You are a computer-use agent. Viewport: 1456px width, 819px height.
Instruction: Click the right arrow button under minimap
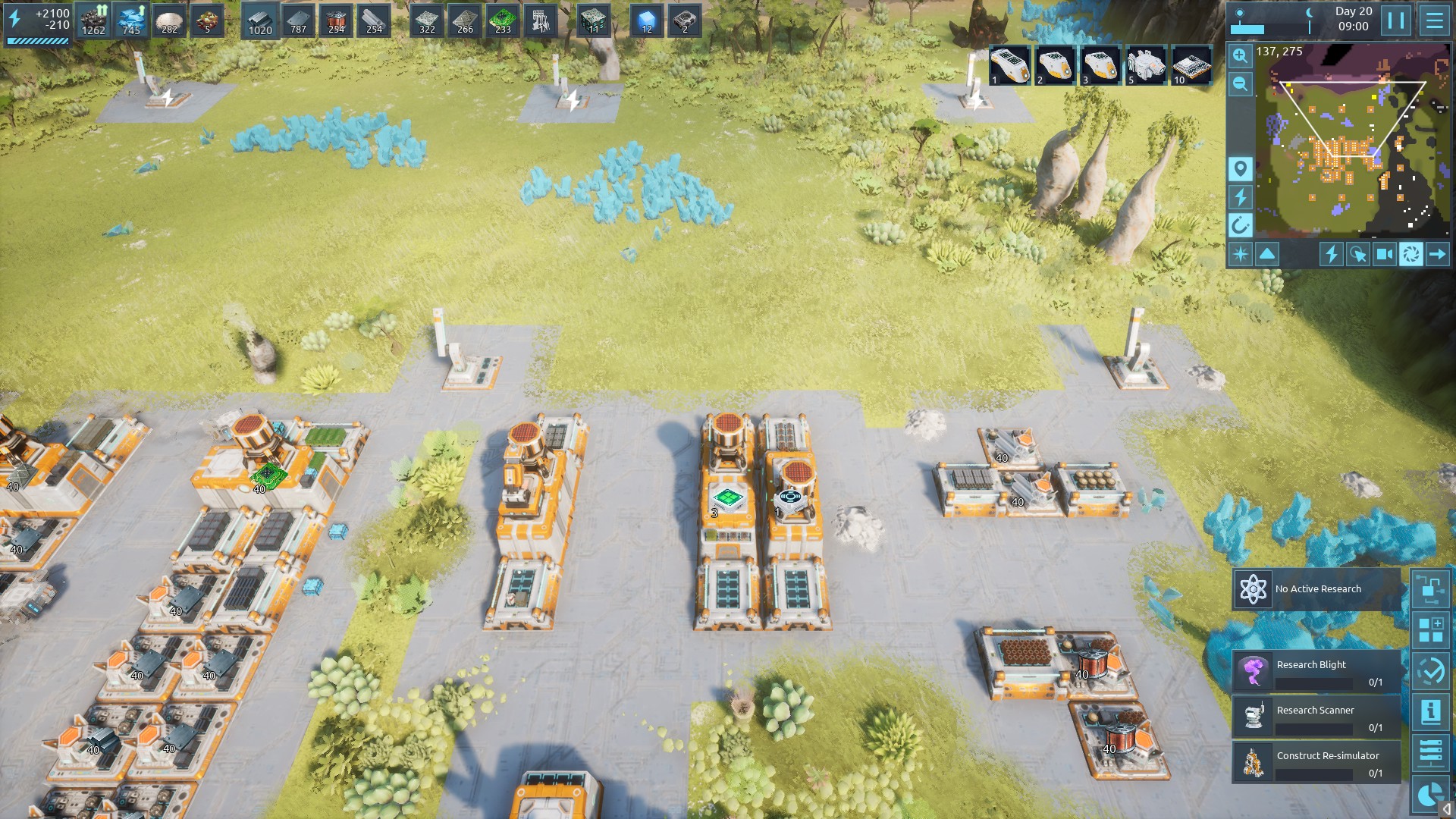[1437, 254]
